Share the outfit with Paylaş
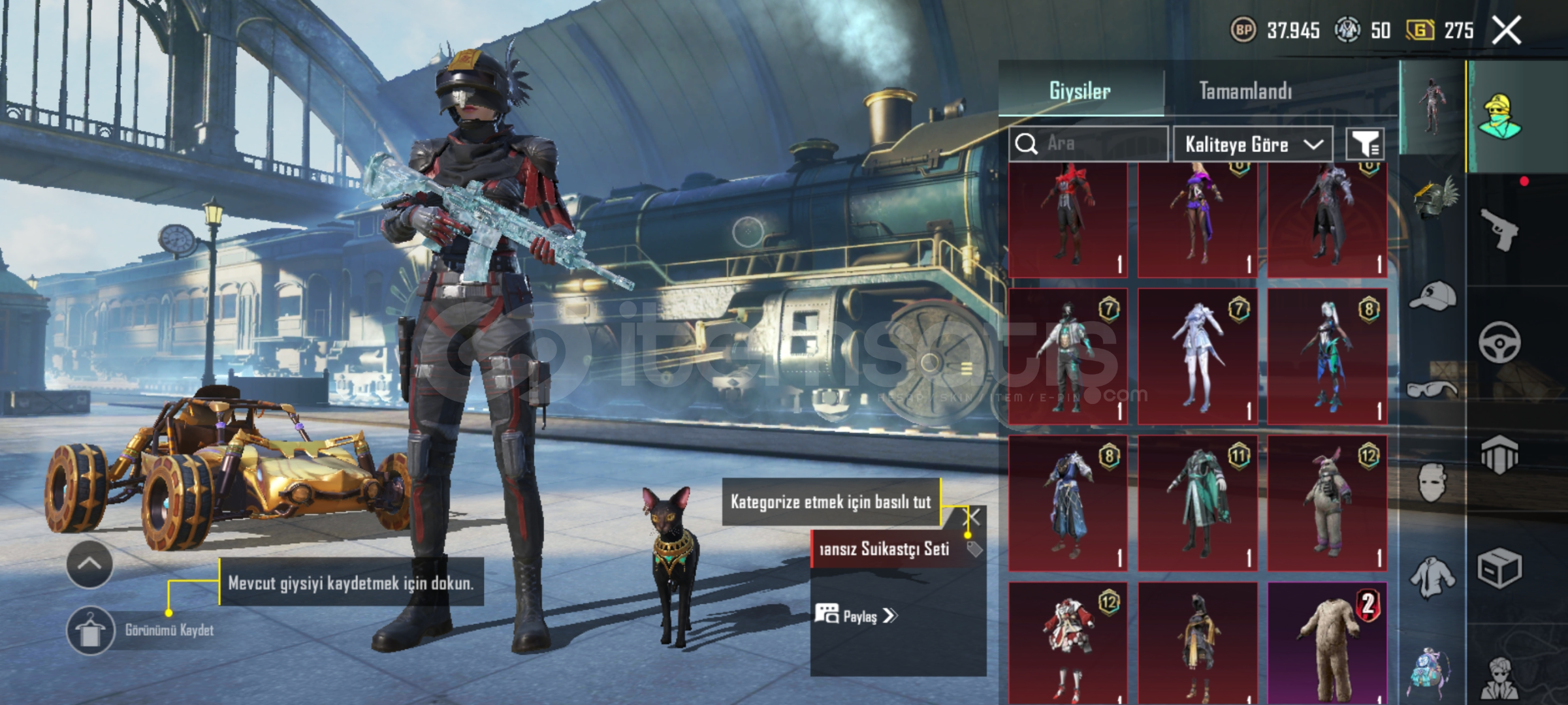1568x705 pixels. point(857,616)
